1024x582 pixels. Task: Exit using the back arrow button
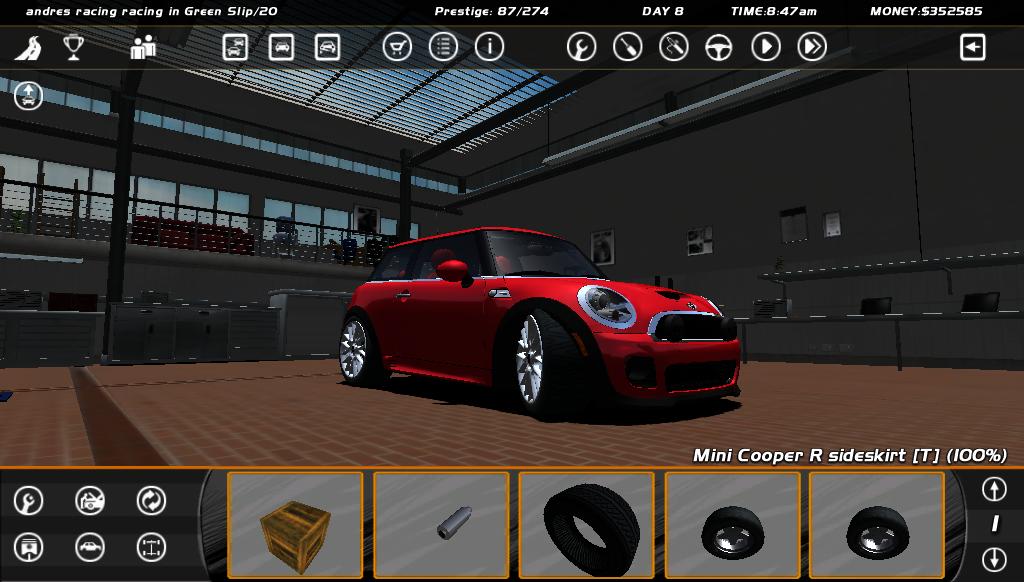(x=972, y=47)
